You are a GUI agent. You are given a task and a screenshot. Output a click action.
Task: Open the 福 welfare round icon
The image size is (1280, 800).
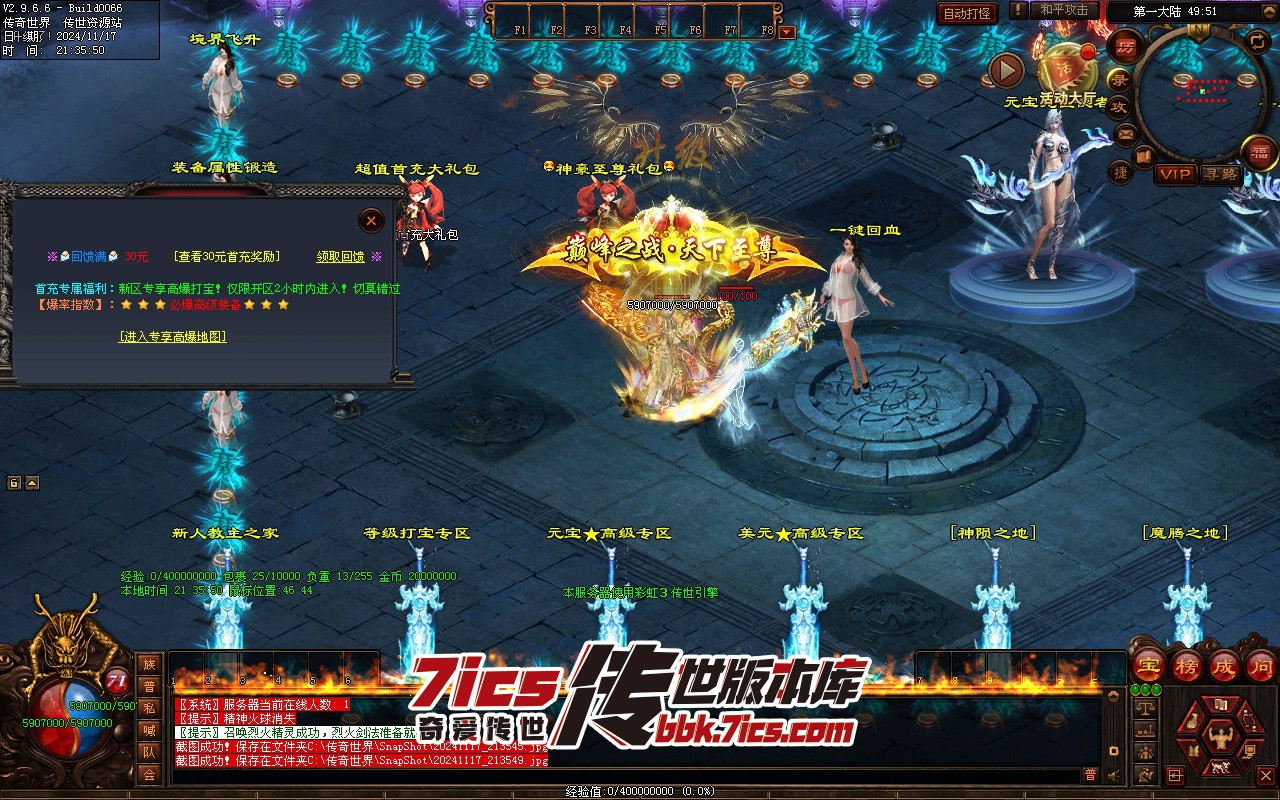click(x=1259, y=152)
